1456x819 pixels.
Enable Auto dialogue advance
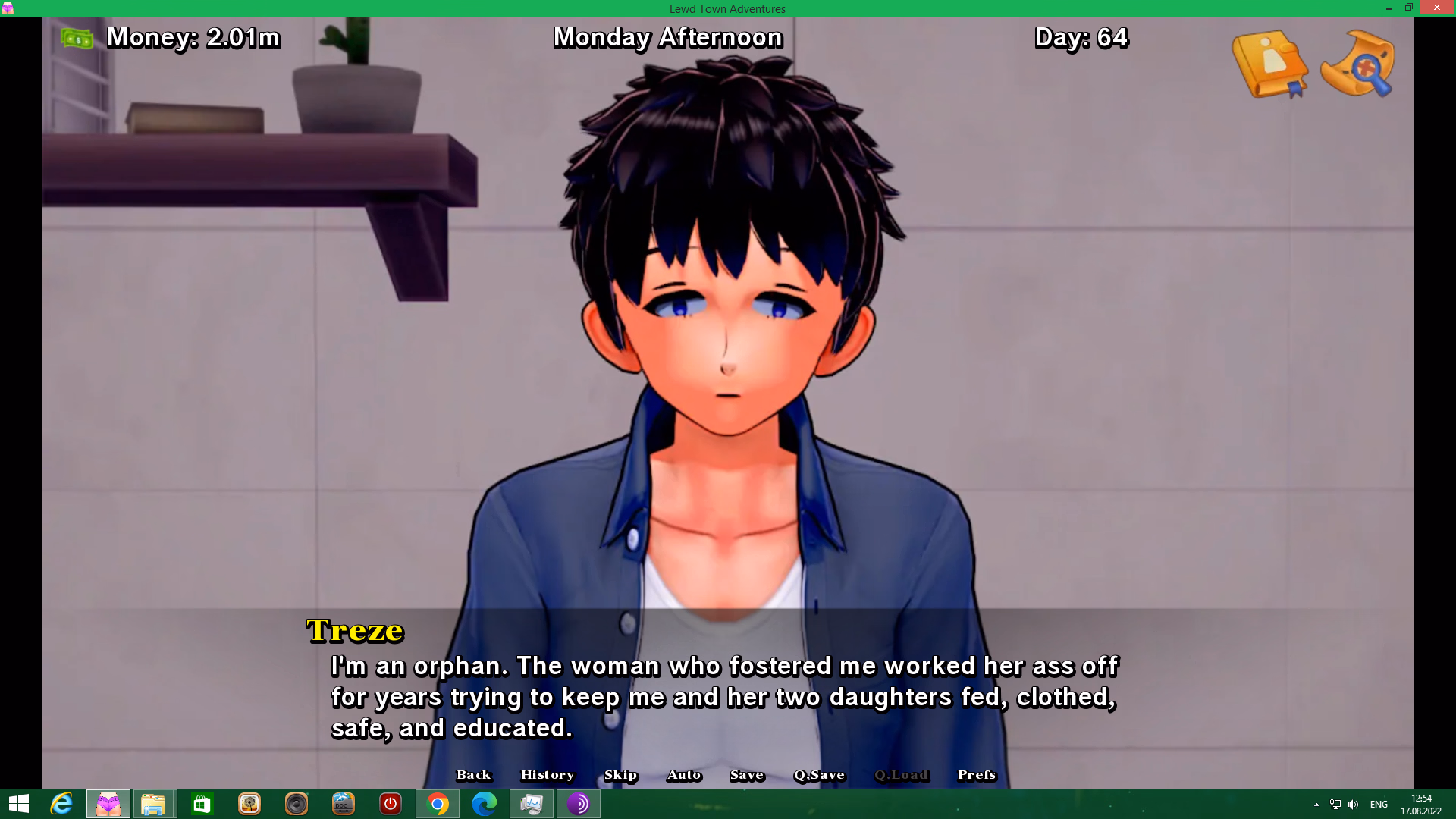[x=684, y=774]
